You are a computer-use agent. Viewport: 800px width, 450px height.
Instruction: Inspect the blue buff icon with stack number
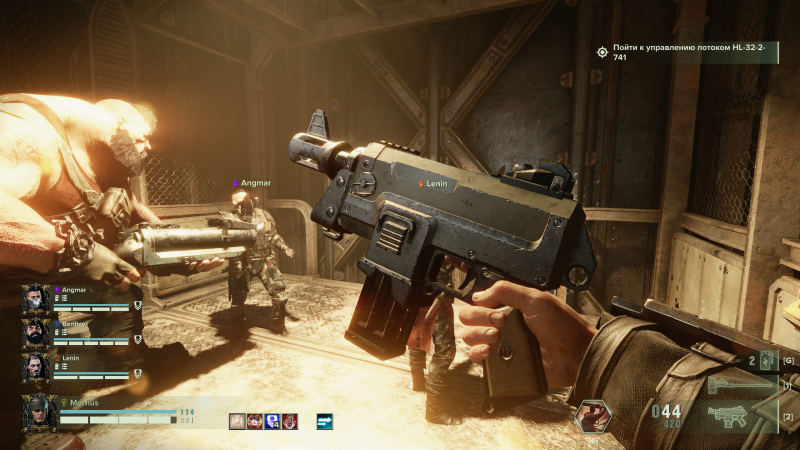pyautogui.click(x=272, y=421)
